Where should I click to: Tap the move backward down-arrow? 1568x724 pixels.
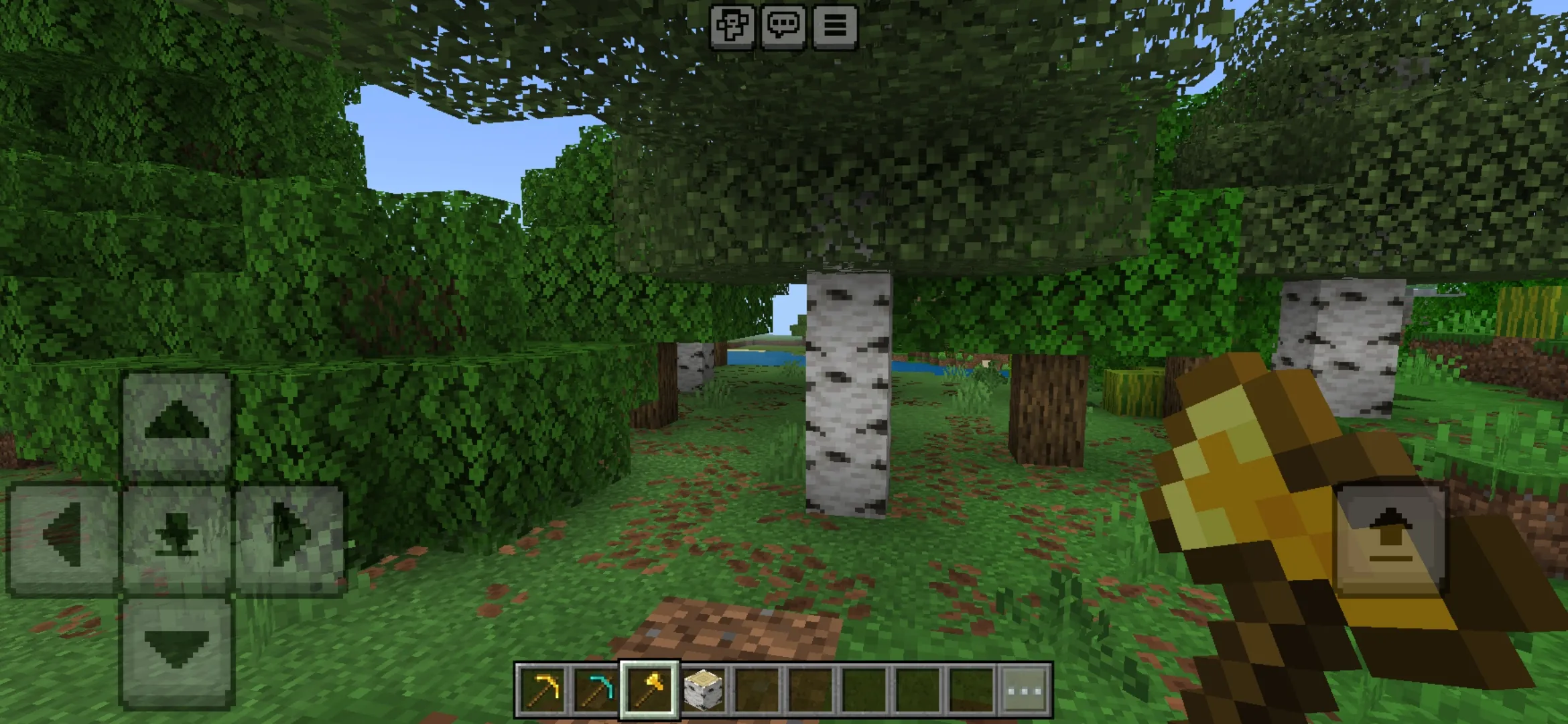[177, 650]
